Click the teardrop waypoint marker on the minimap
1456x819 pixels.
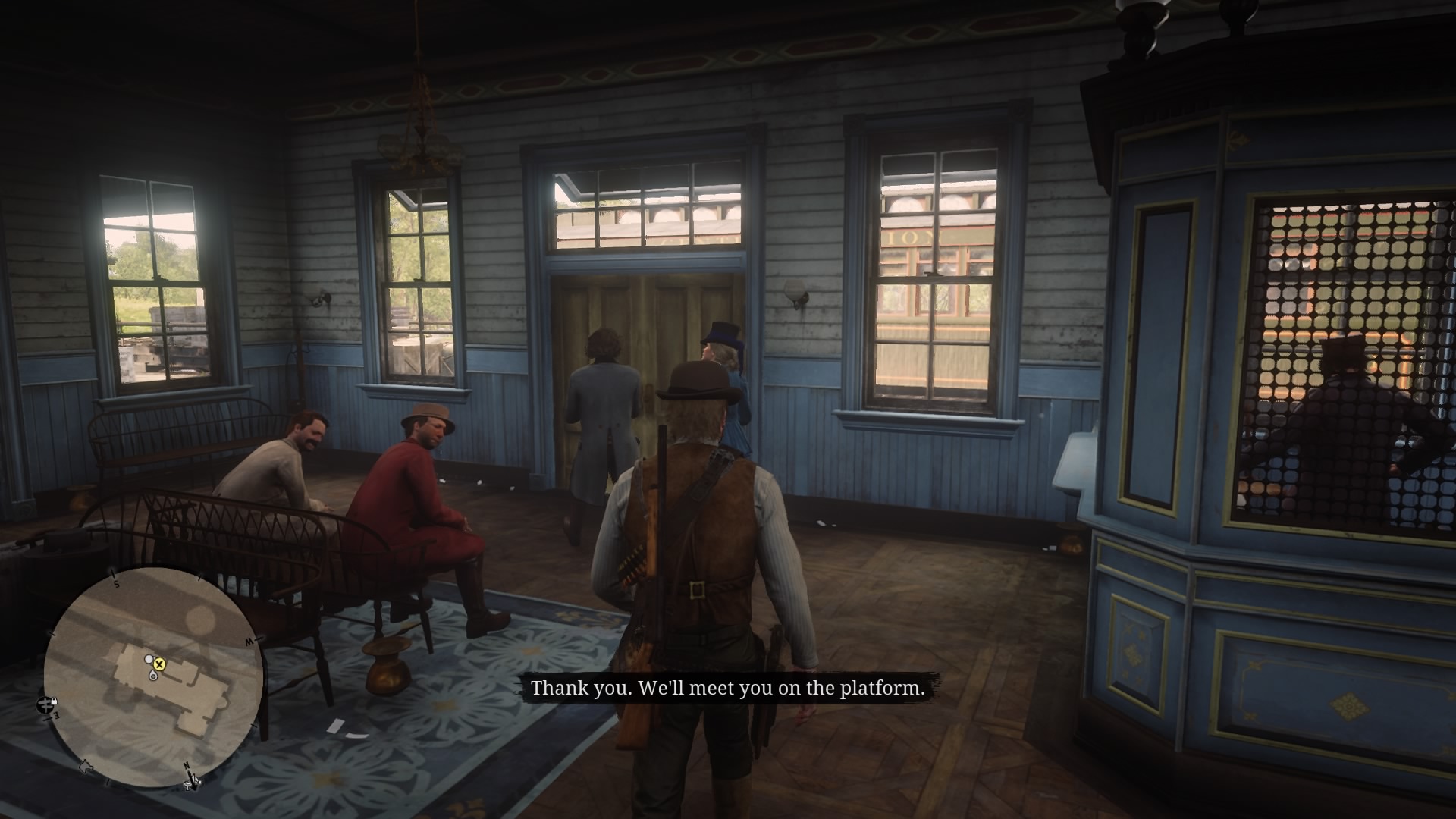click(x=153, y=676)
